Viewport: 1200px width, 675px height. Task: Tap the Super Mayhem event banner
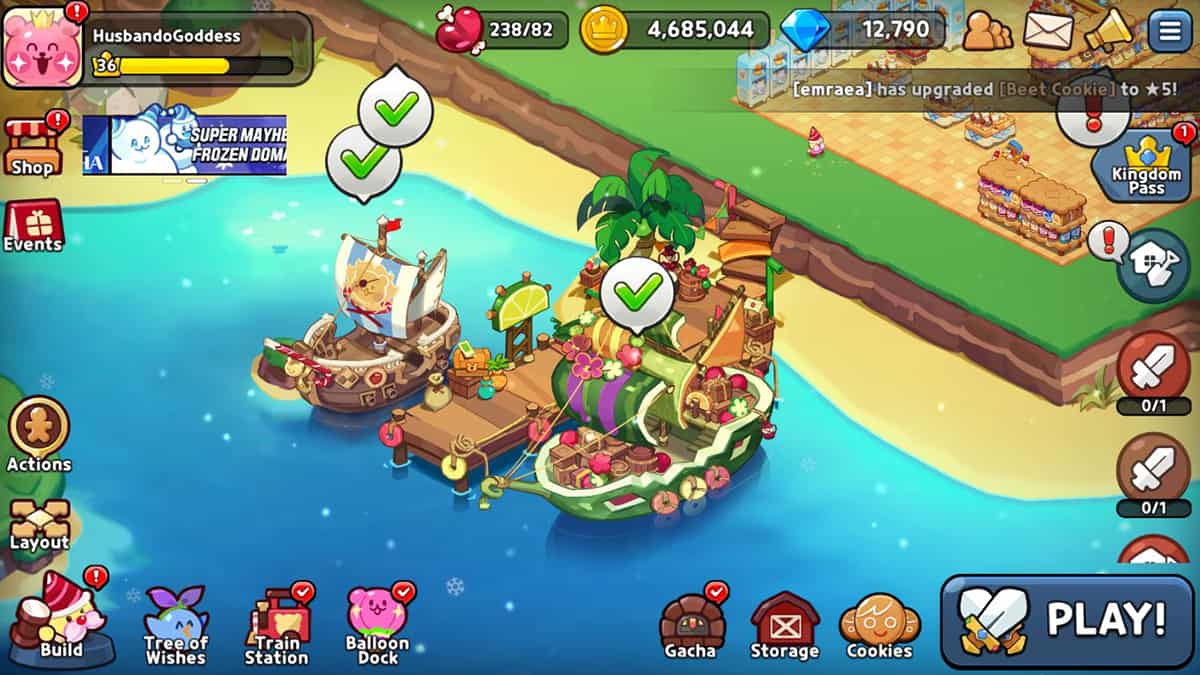point(185,145)
